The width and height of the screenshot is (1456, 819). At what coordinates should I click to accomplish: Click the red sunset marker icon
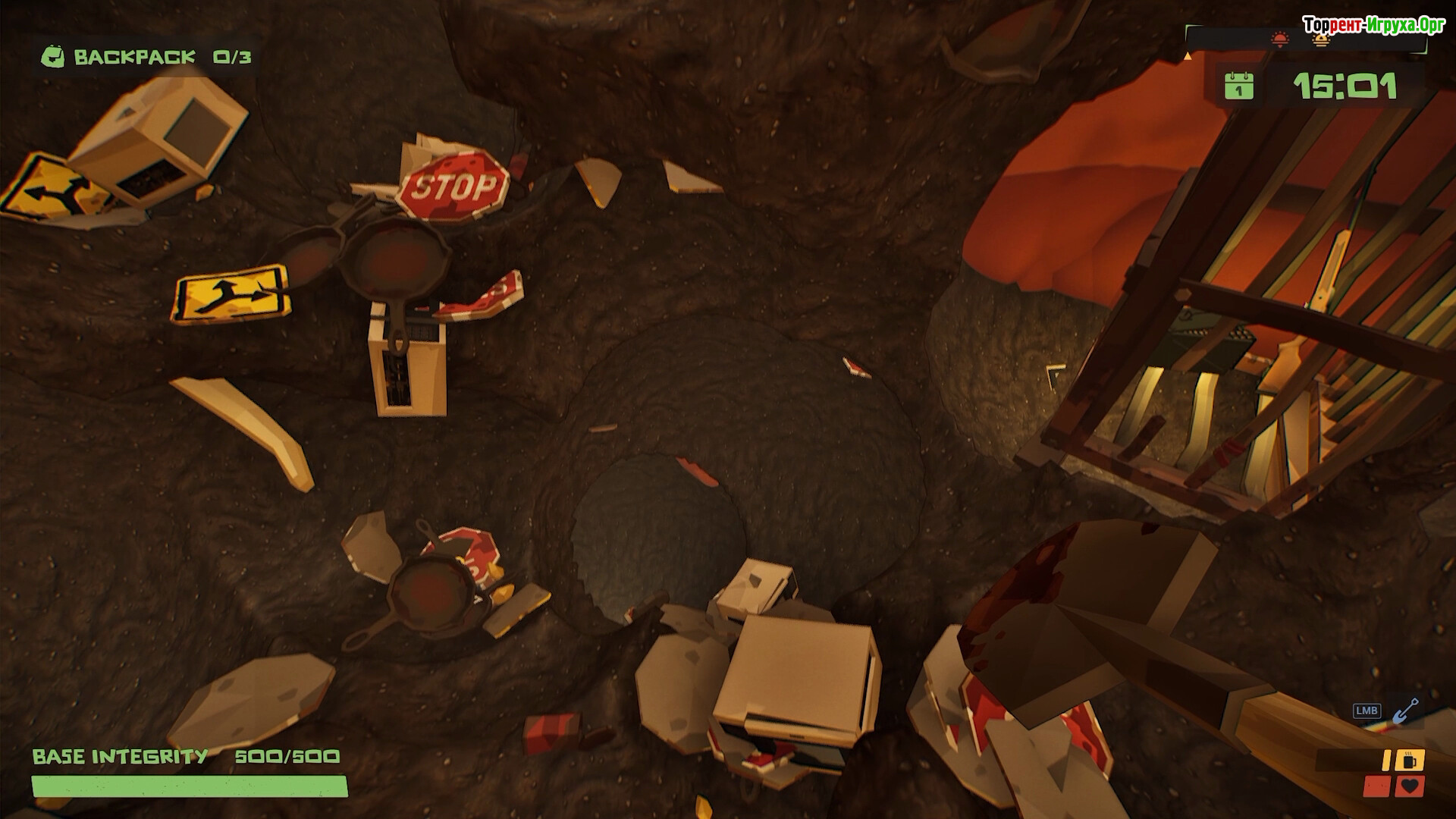point(1280,39)
